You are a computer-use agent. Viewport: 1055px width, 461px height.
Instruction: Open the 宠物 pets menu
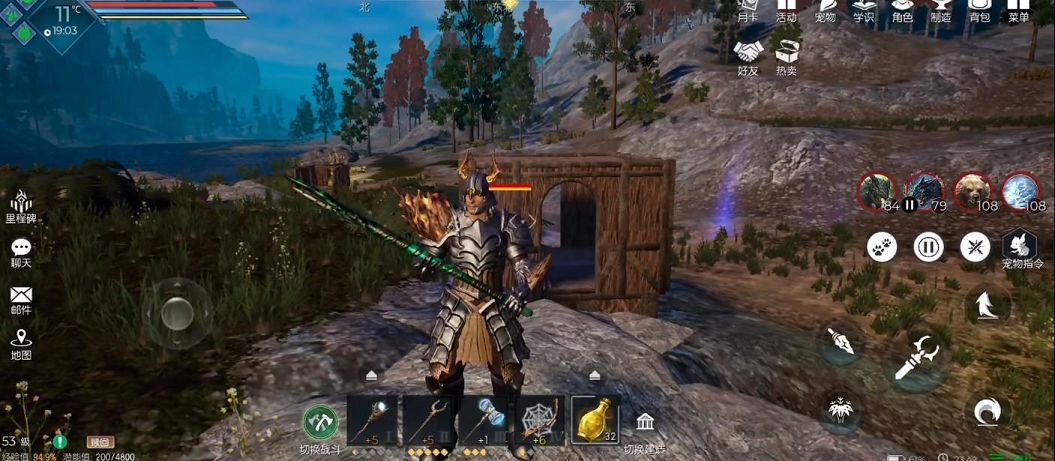(x=825, y=10)
